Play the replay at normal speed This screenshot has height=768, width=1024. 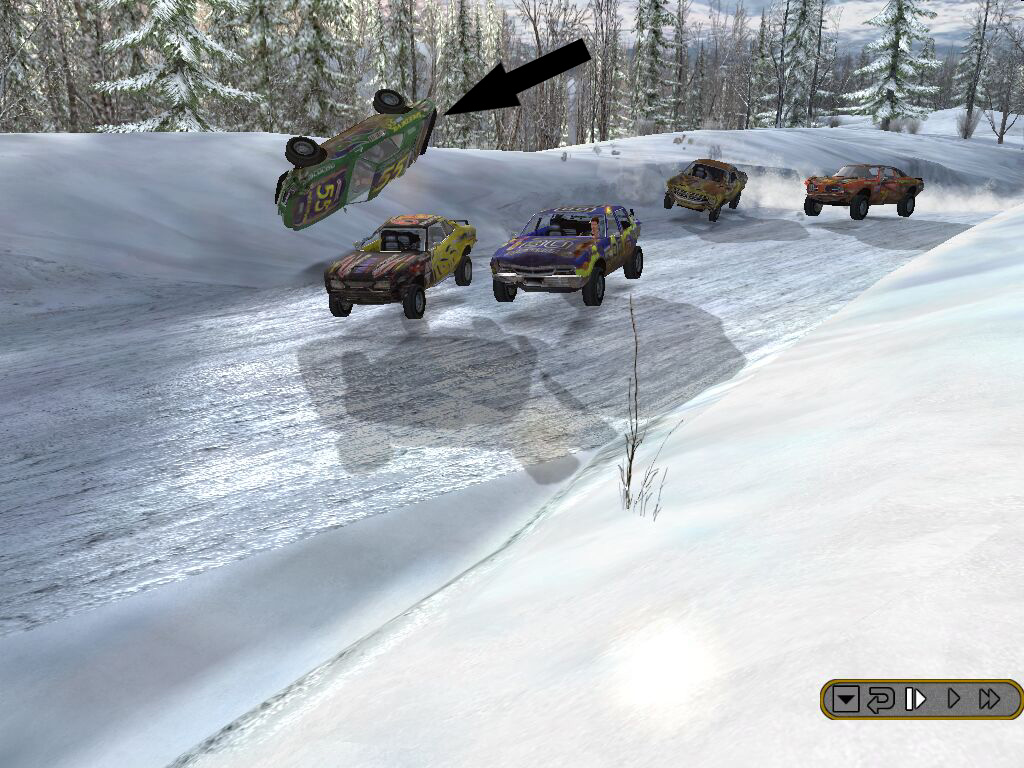(x=954, y=699)
